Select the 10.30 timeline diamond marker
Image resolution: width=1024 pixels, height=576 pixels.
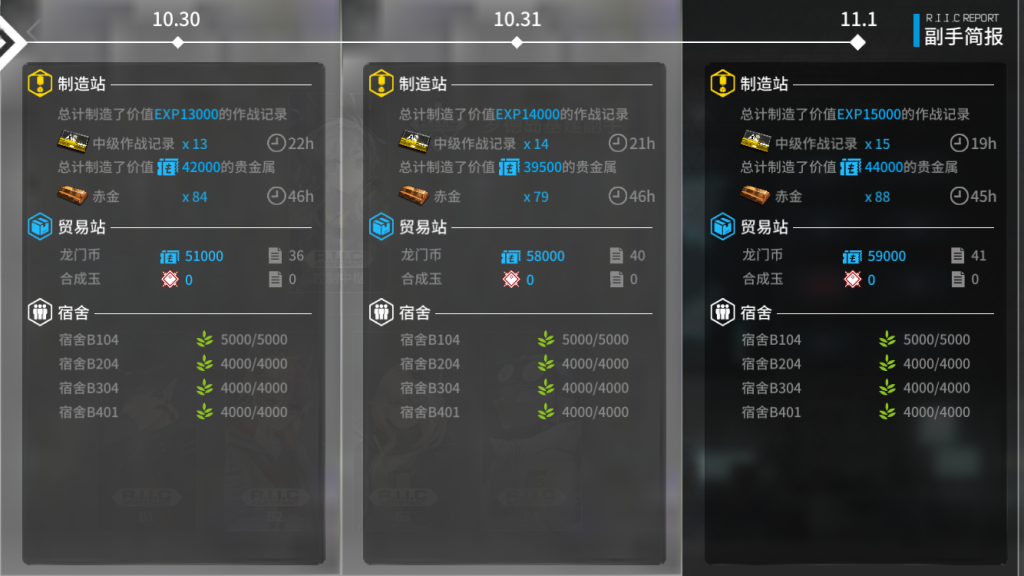[x=177, y=42]
